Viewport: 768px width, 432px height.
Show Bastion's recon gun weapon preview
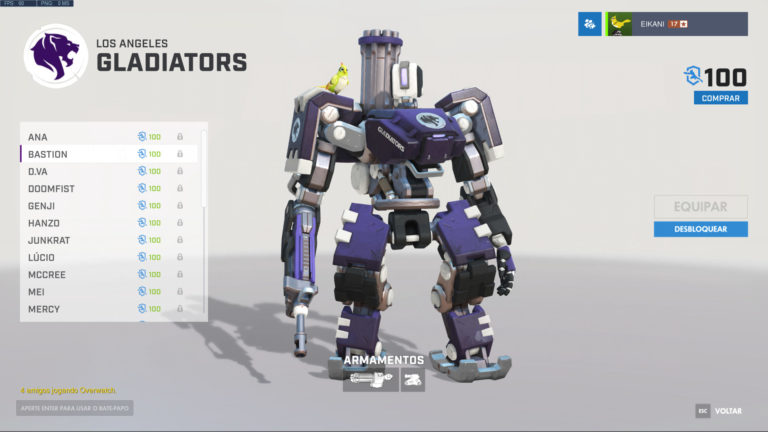click(370, 380)
